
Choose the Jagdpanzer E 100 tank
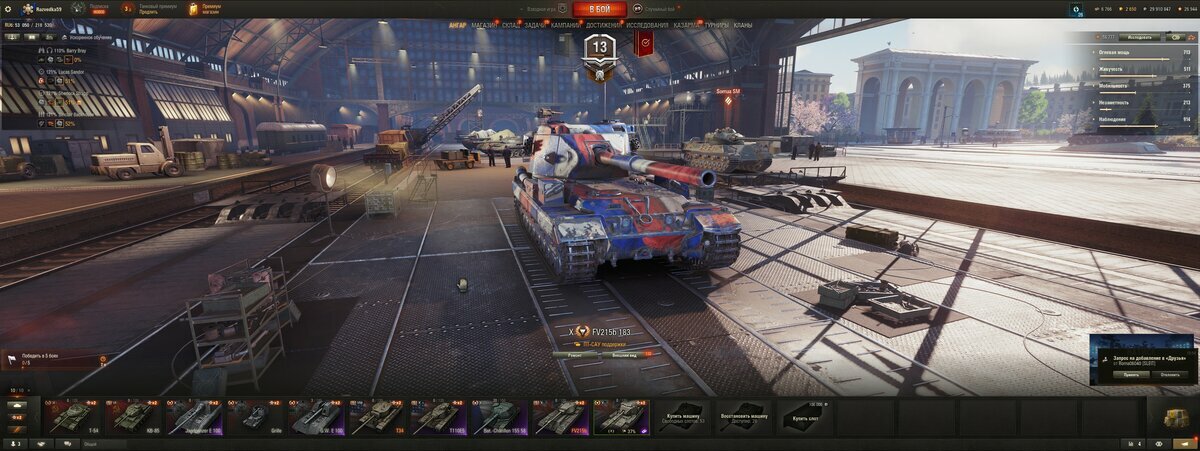click(x=194, y=416)
